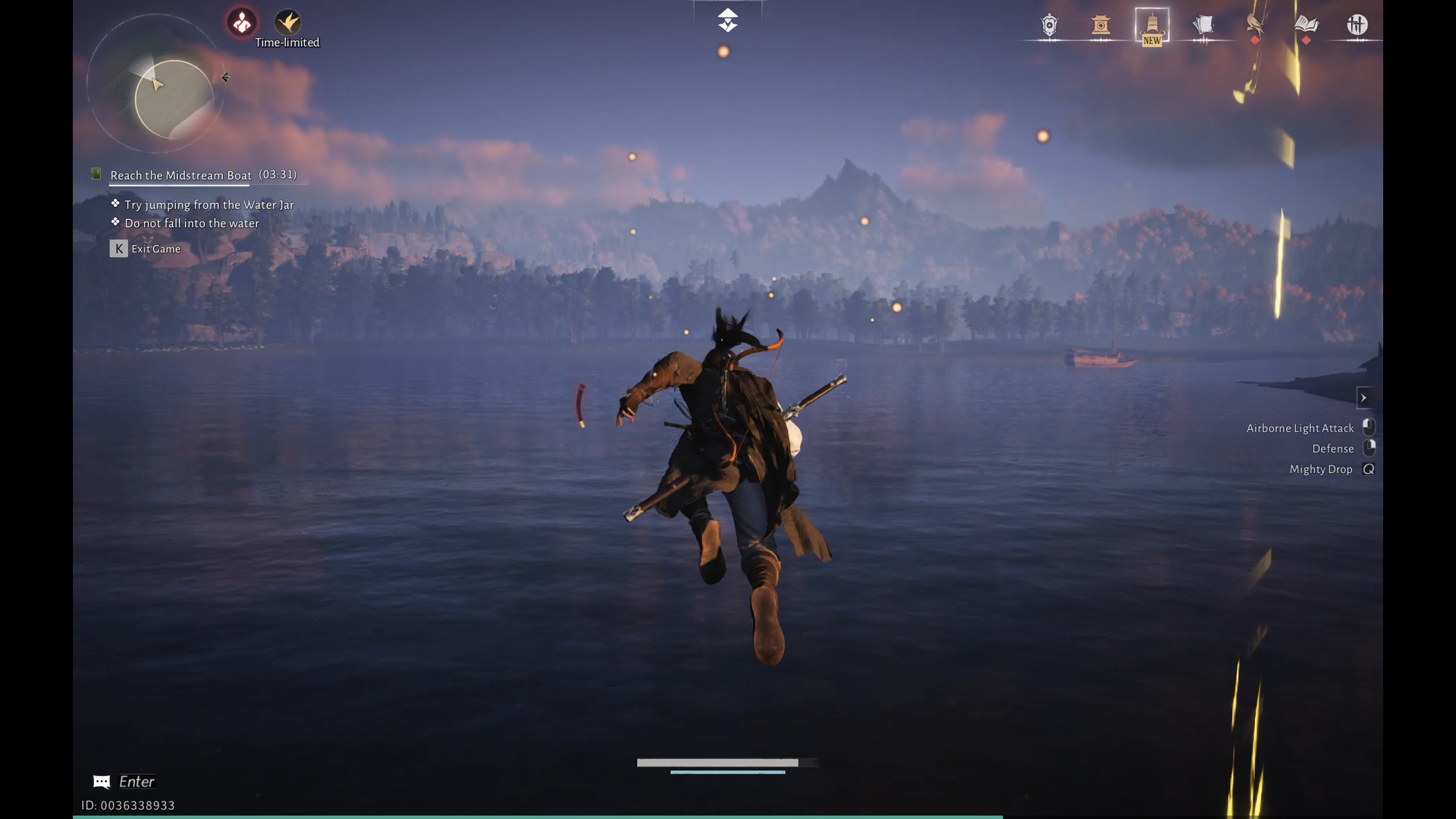Select the shrine bell icon in top menu
This screenshot has width=1456, height=819.
pyautogui.click(x=1100, y=24)
